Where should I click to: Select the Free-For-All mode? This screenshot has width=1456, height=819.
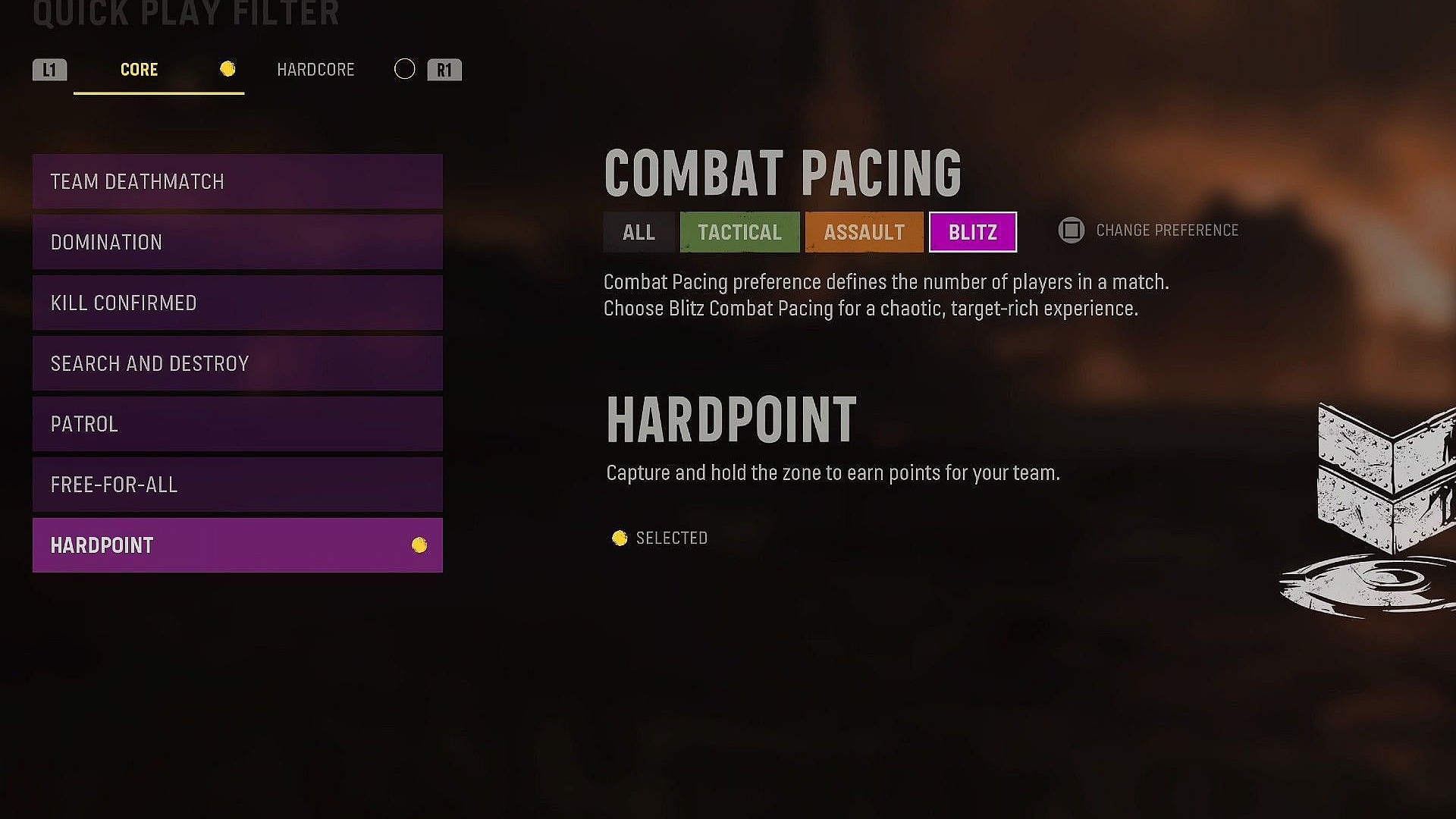[237, 485]
